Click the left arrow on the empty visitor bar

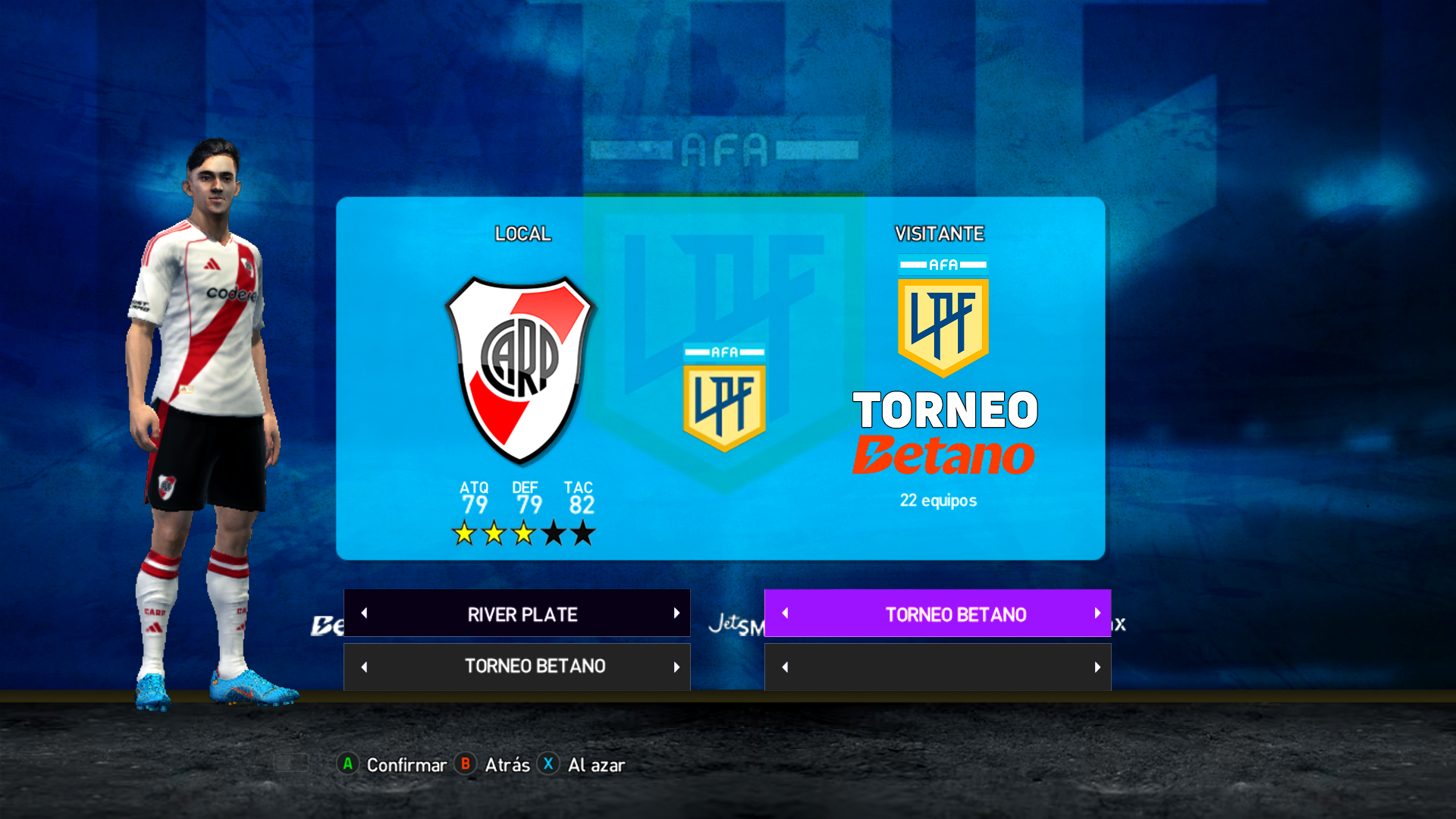(x=785, y=667)
